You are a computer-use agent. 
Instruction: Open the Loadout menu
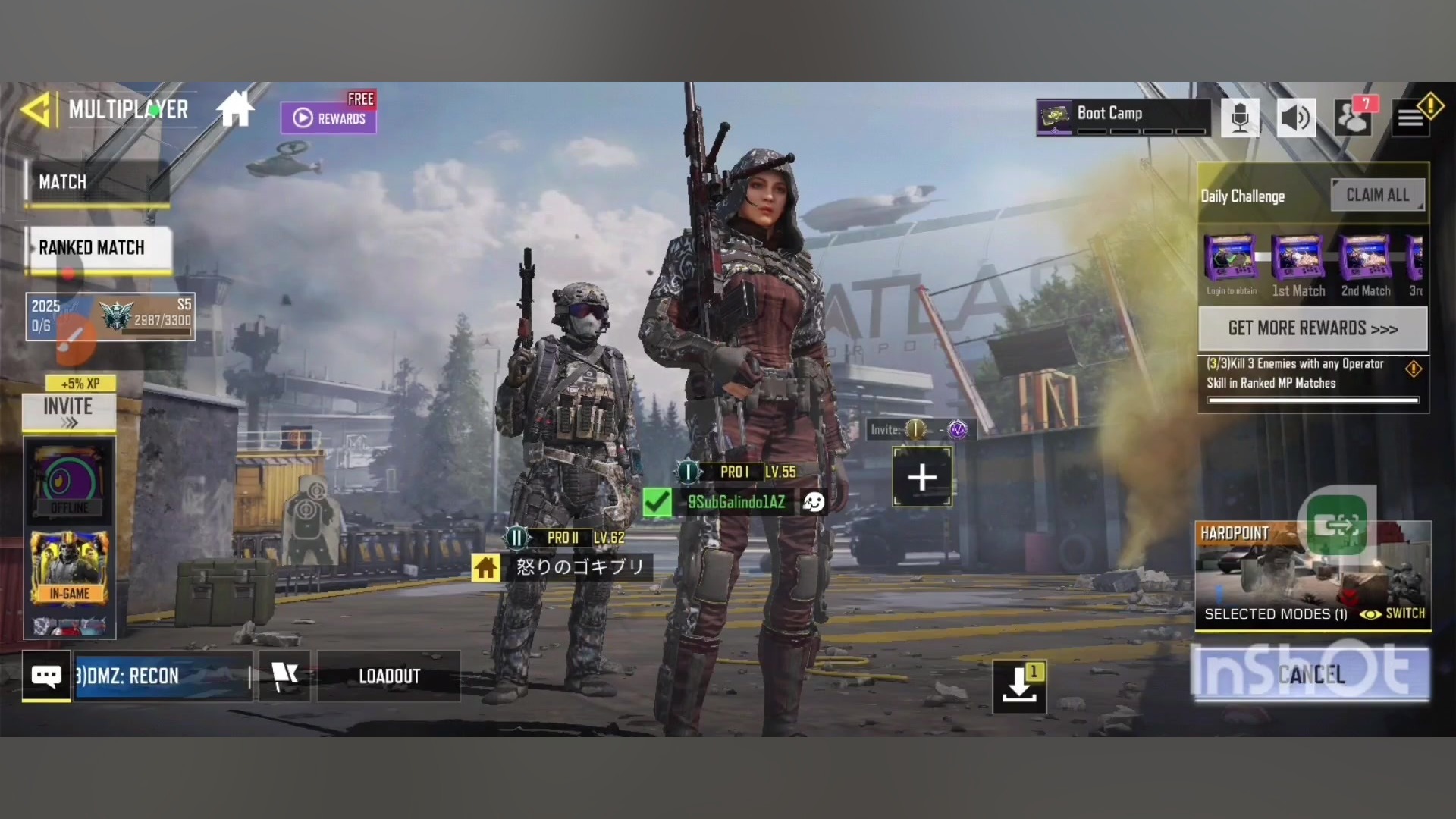[389, 676]
